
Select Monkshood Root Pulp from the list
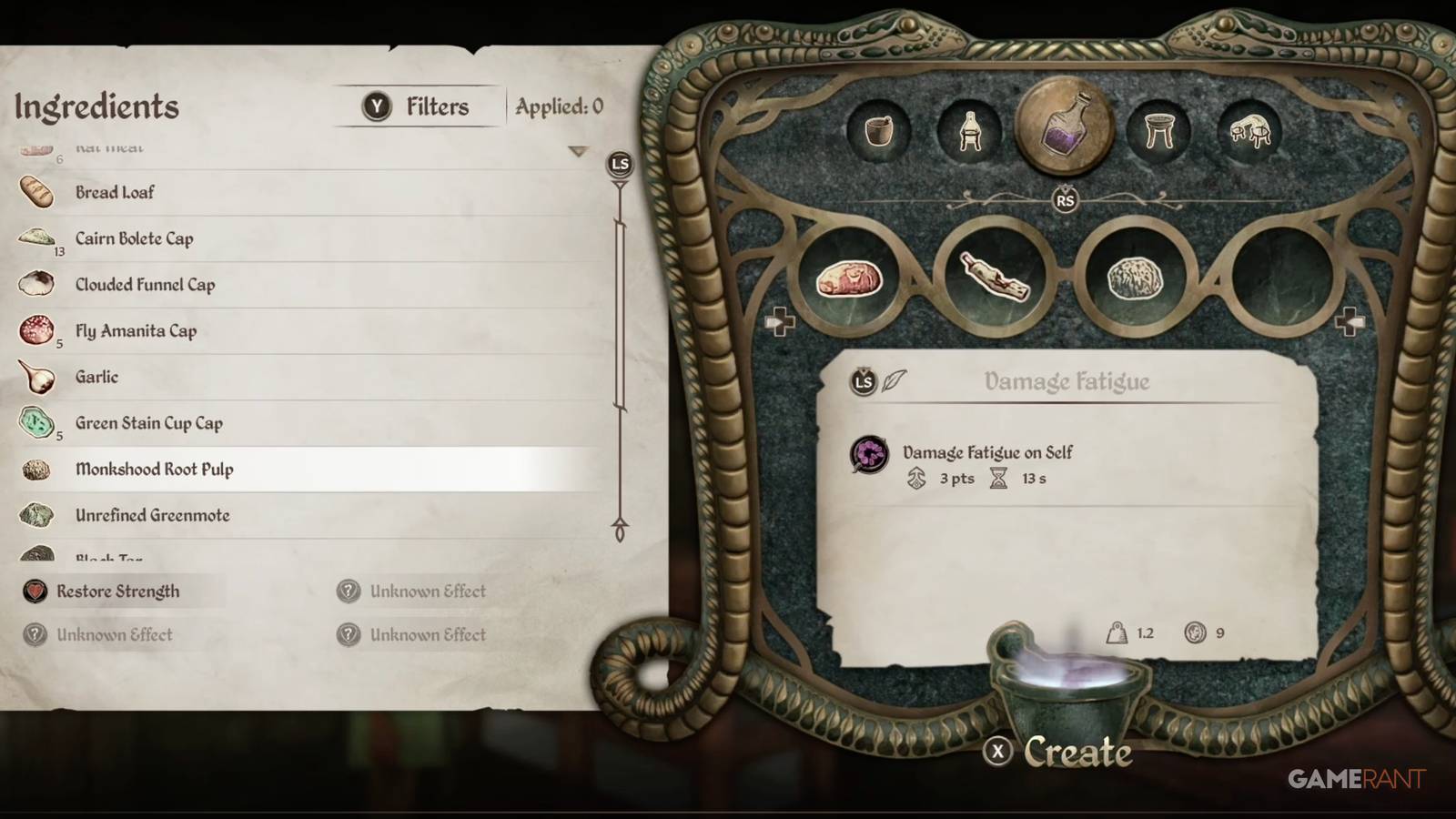click(x=155, y=469)
